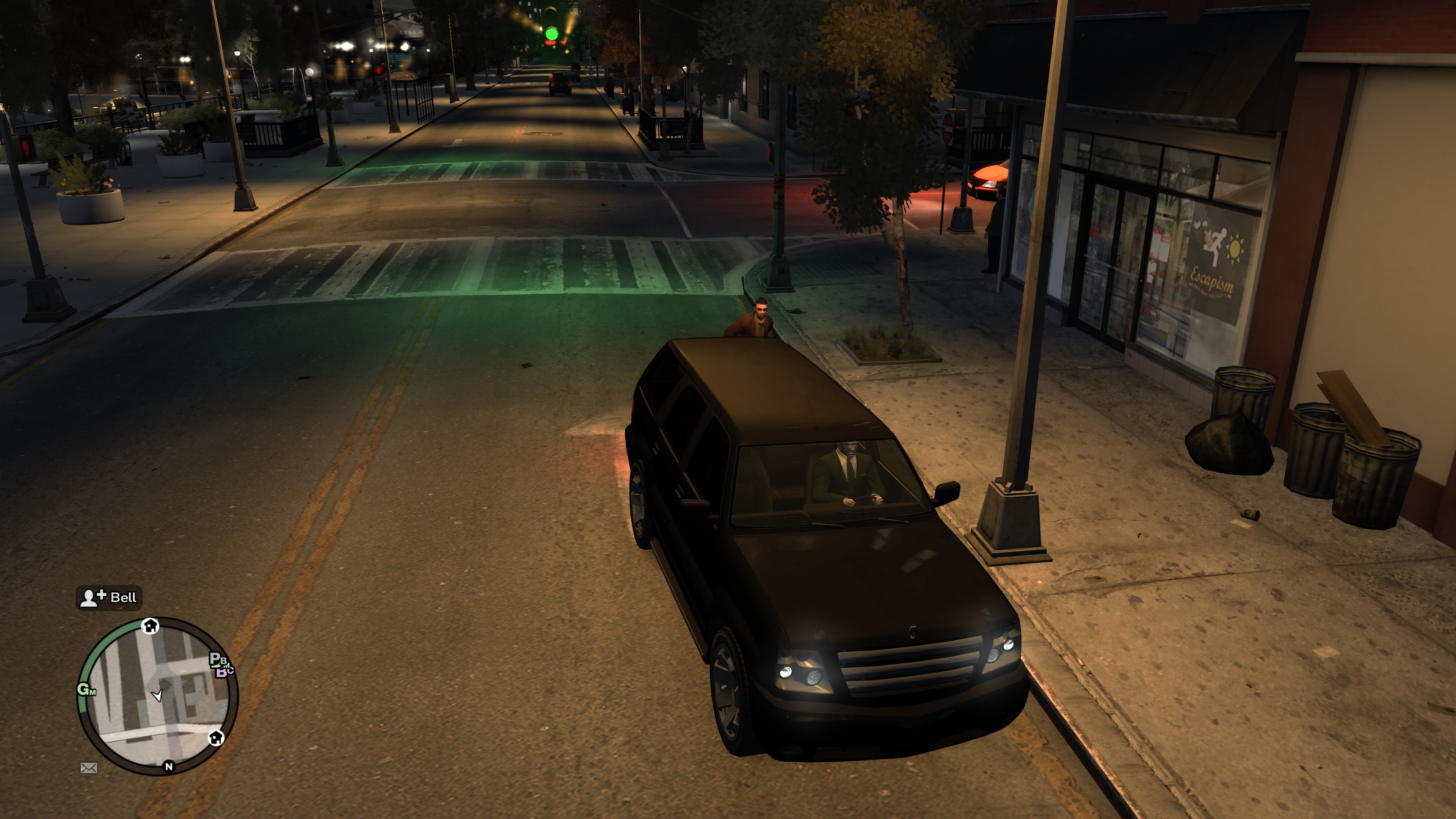1456x819 pixels.
Task: Click the add-friend person icon beside Bell
Action: coord(89,598)
